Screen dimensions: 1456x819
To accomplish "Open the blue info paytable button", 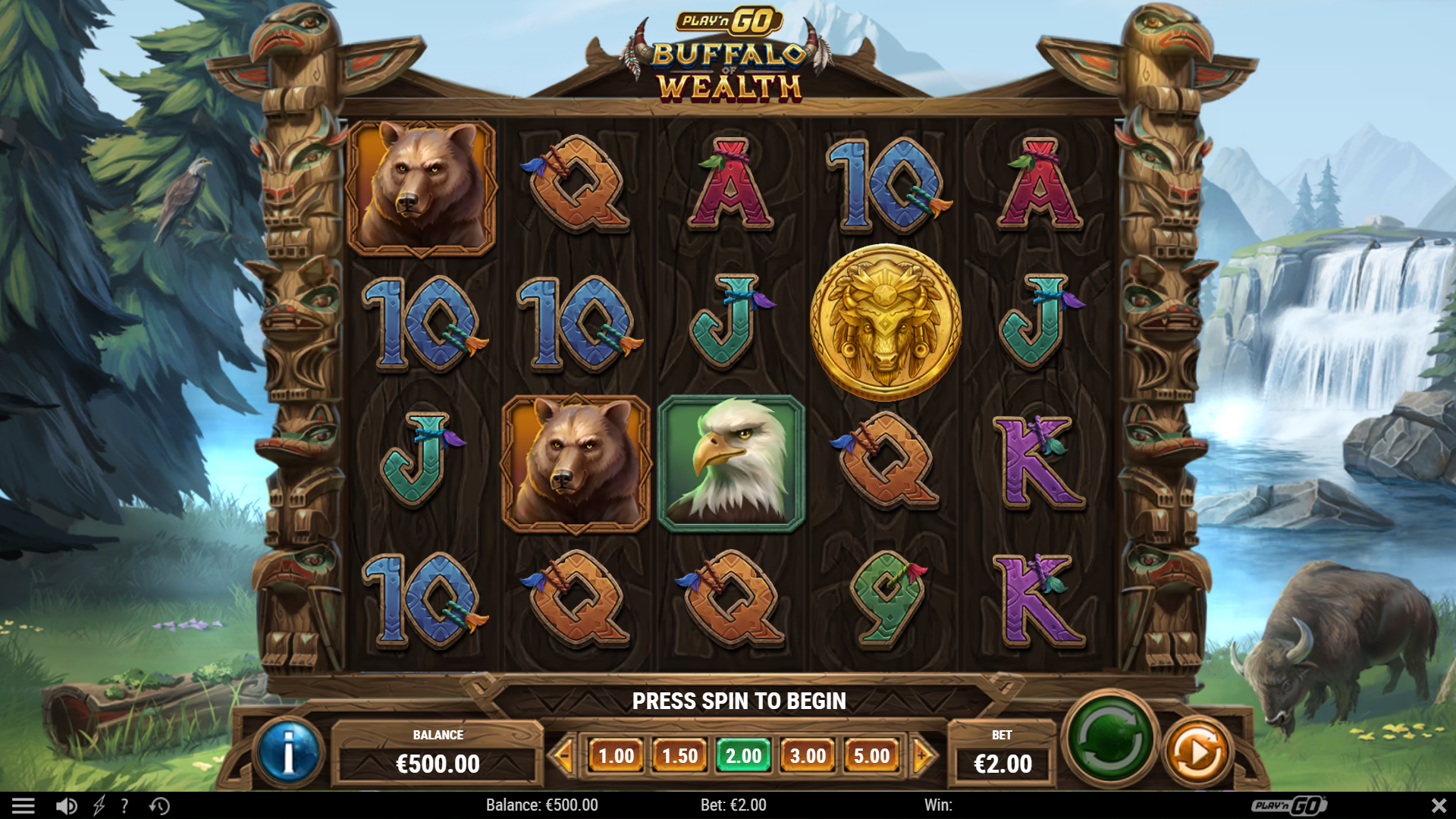I will [x=288, y=753].
